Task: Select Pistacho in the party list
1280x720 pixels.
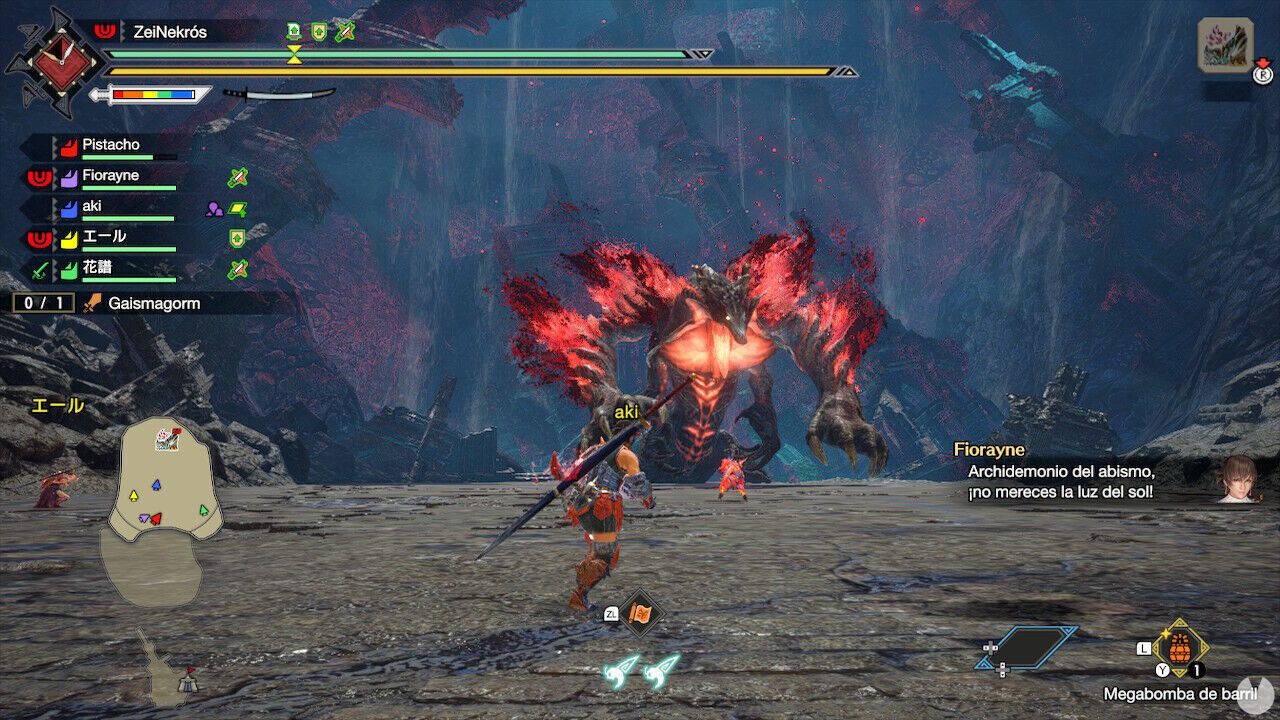Action: (111, 145)
